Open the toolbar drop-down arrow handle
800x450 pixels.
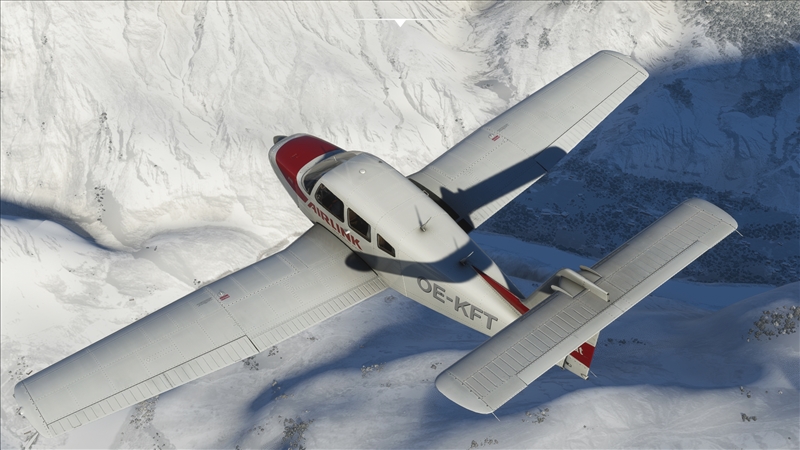click(x=400, y=21)
